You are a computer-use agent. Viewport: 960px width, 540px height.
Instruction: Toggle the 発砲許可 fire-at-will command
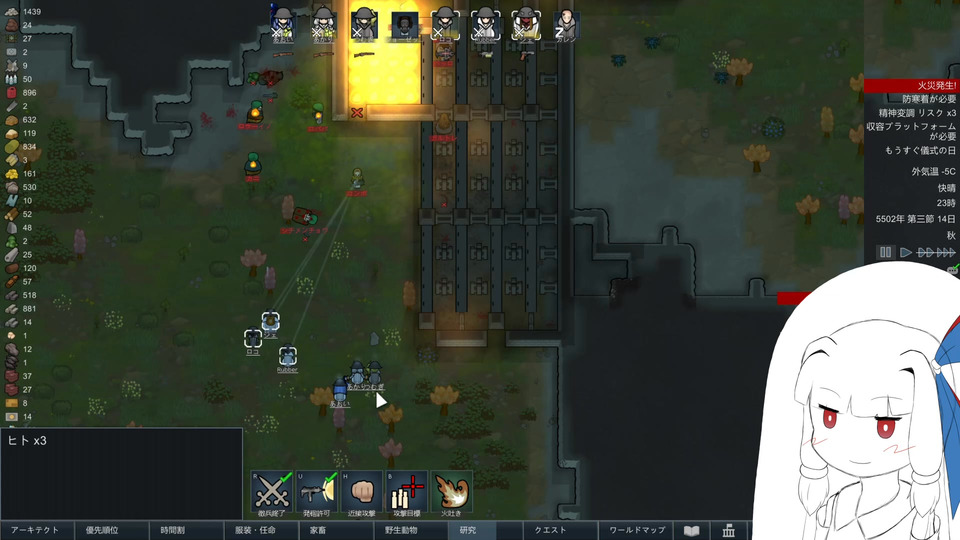coord(316,492)
